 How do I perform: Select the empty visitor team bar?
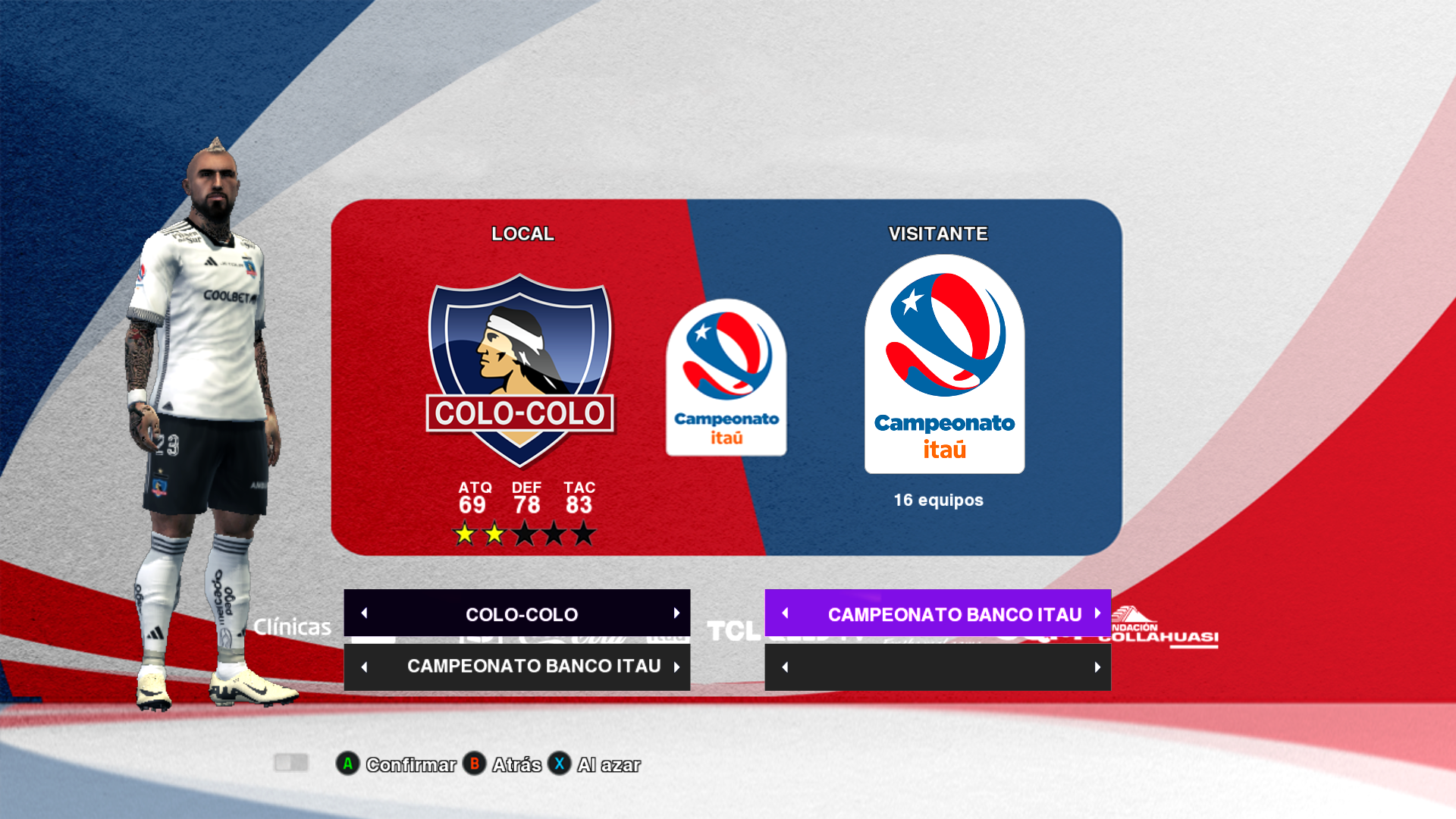[x=938, y=667]
